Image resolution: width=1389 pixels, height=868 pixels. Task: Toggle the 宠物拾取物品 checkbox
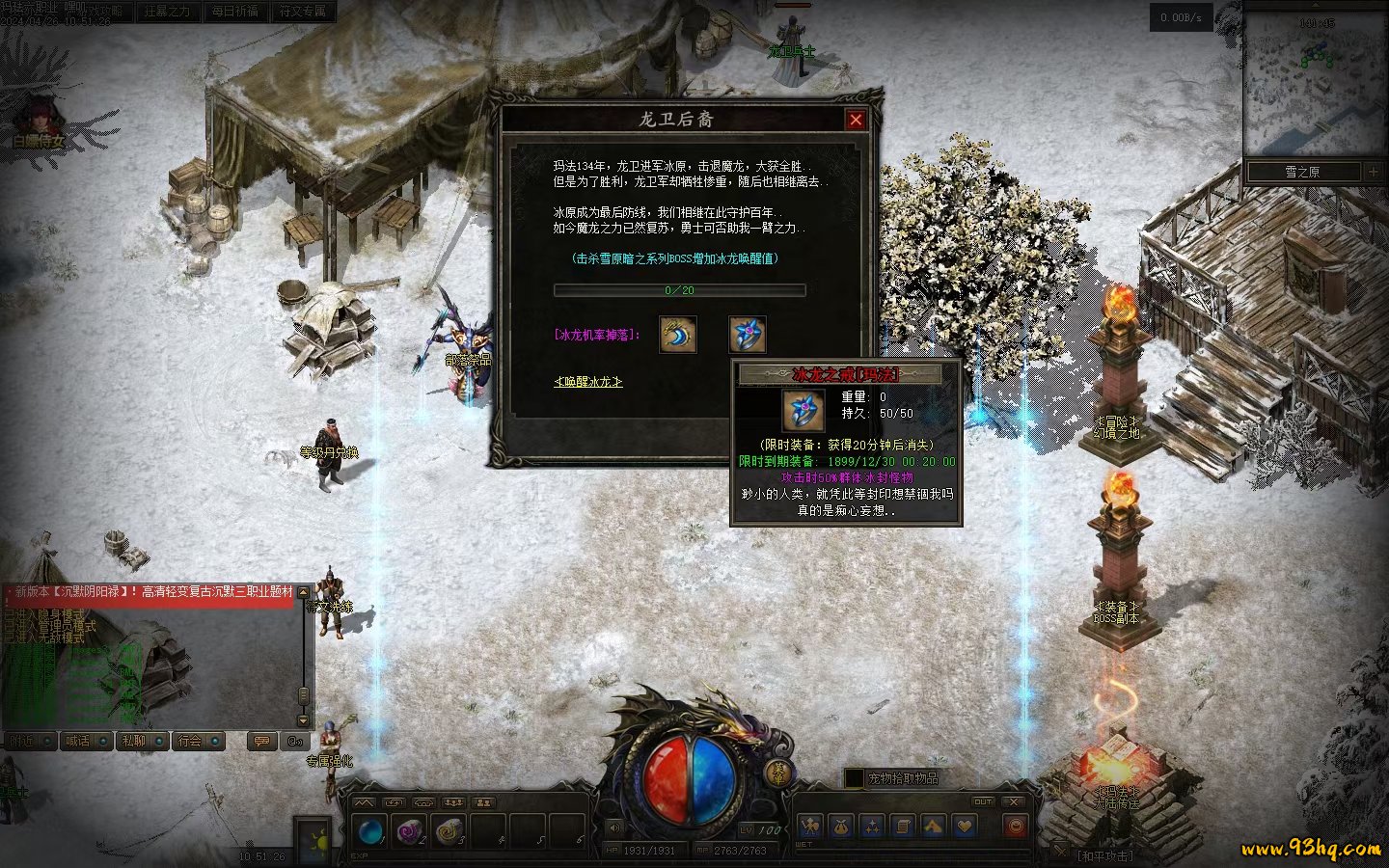(854, 778)
